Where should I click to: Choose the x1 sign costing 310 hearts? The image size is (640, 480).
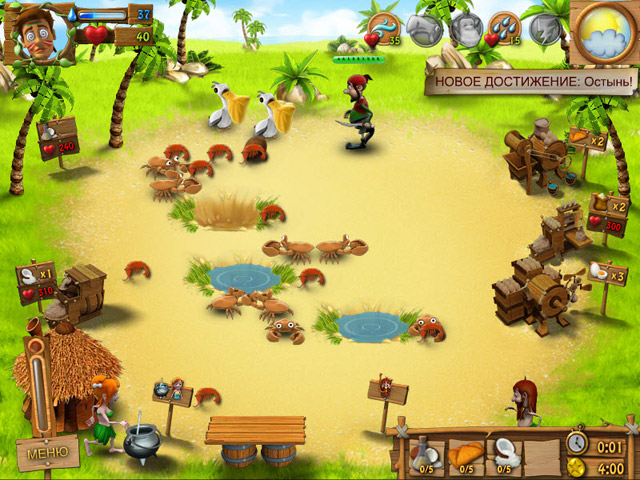[x=37, y=281]
